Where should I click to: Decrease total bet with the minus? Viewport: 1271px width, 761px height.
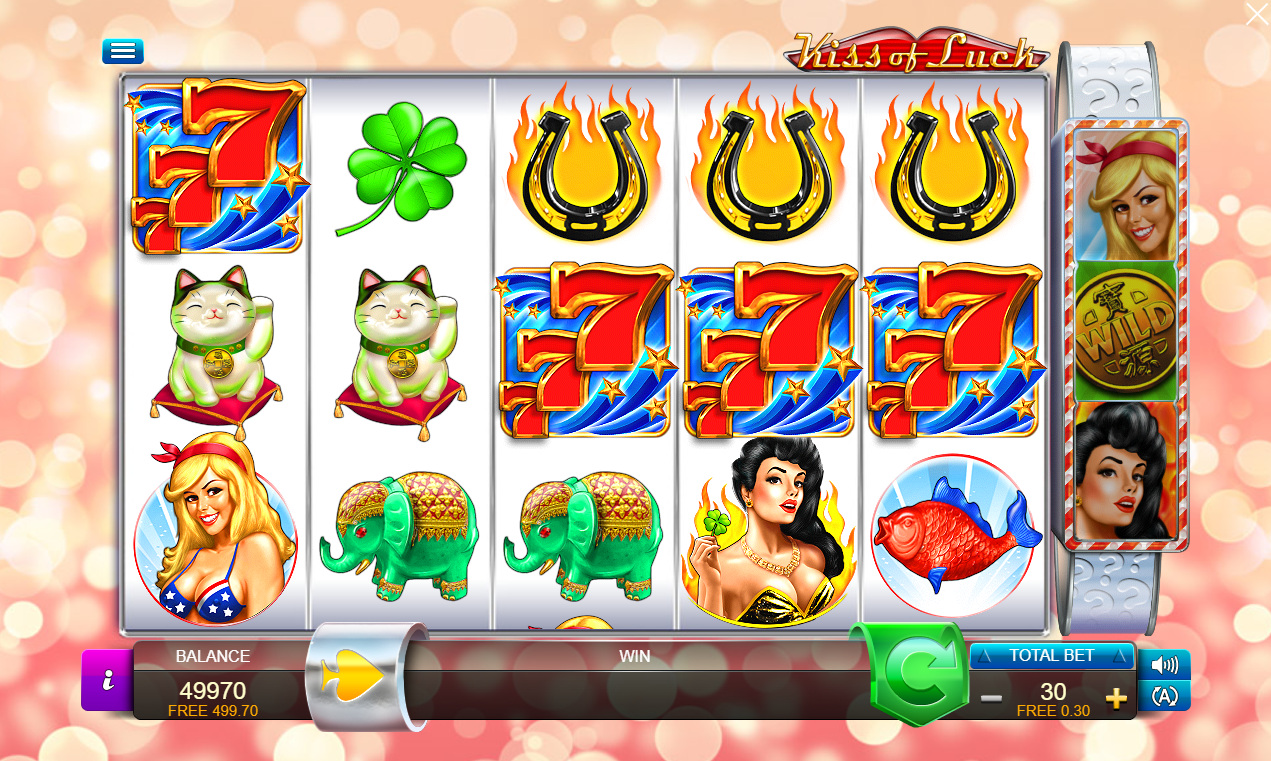coord(991,698)
